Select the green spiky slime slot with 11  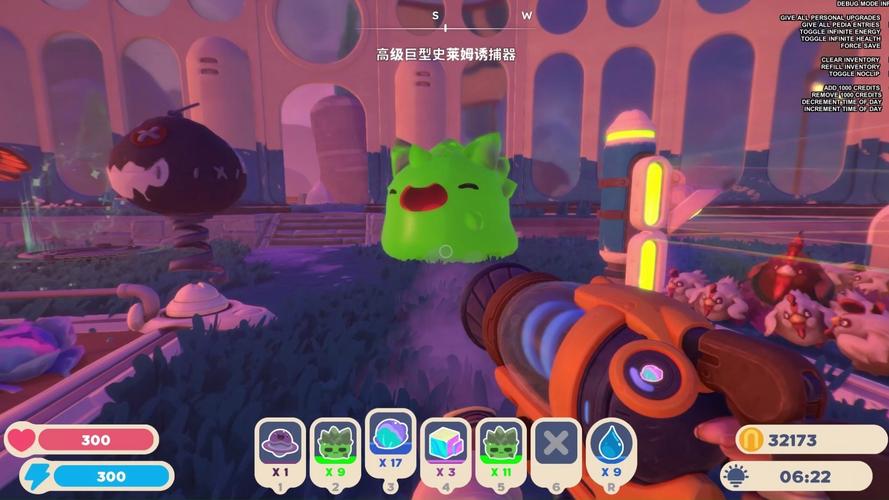tap(500, 449)
